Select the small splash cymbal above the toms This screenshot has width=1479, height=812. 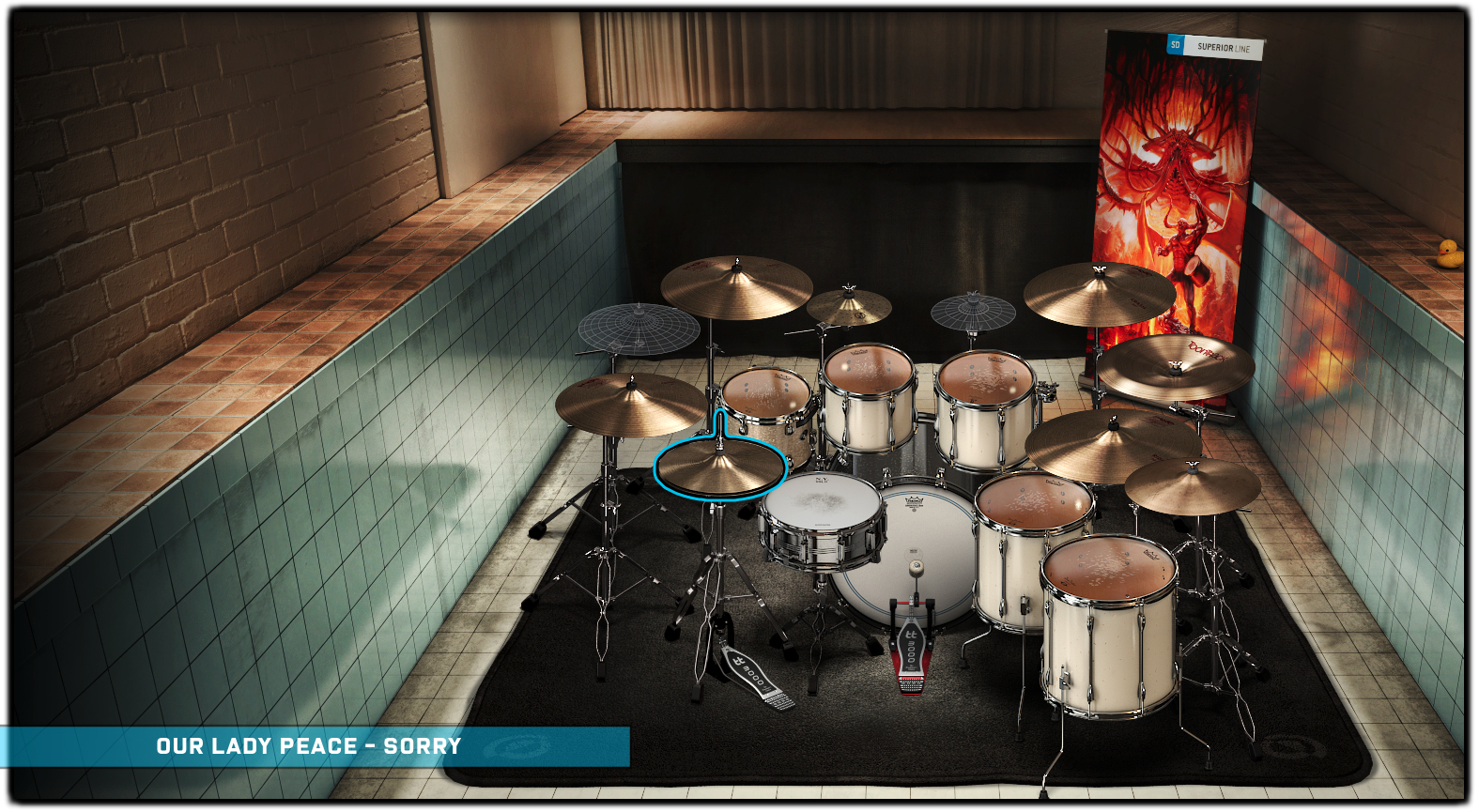coord(849,306)
